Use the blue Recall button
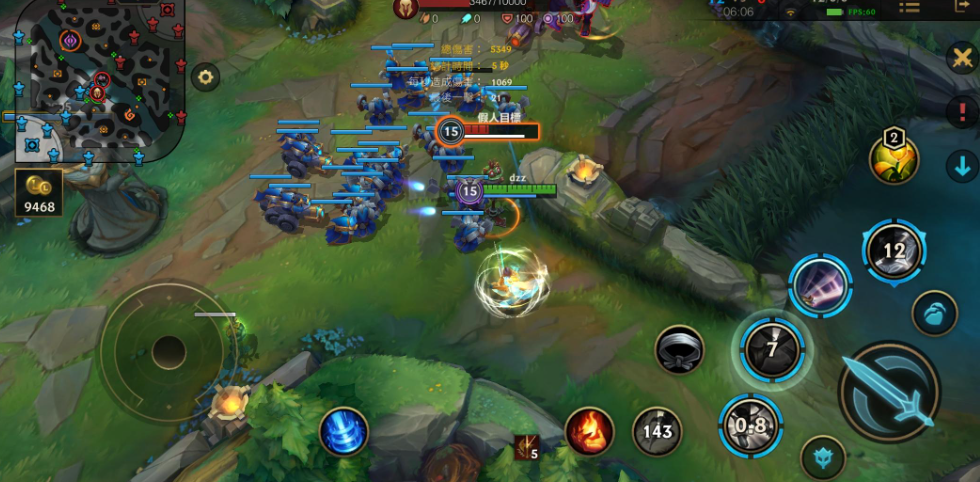 click(344, 433)
